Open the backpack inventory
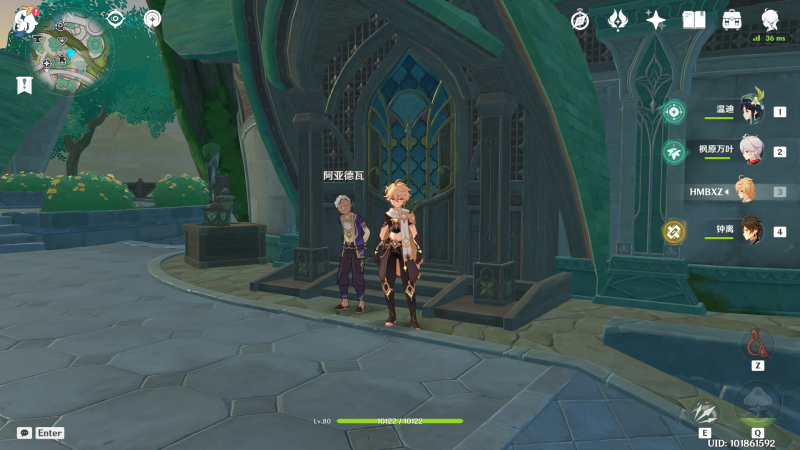This screenshot has width=800, height=450. [x=732, y=20]
